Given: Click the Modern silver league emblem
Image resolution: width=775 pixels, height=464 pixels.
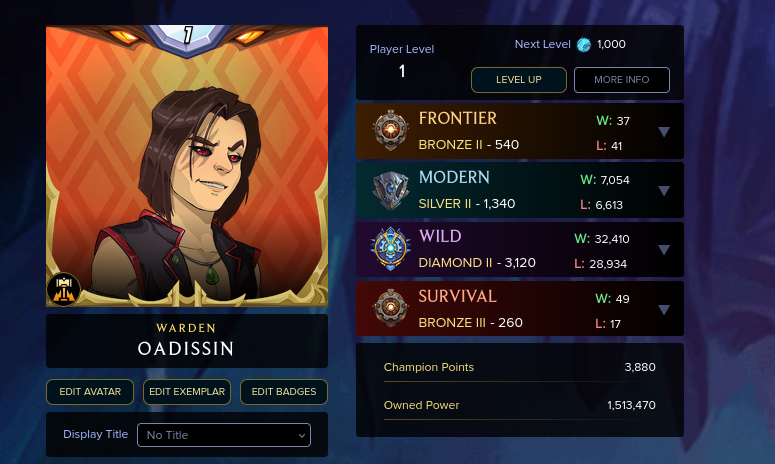Looking at the screenshot, I should coord(389,190).
